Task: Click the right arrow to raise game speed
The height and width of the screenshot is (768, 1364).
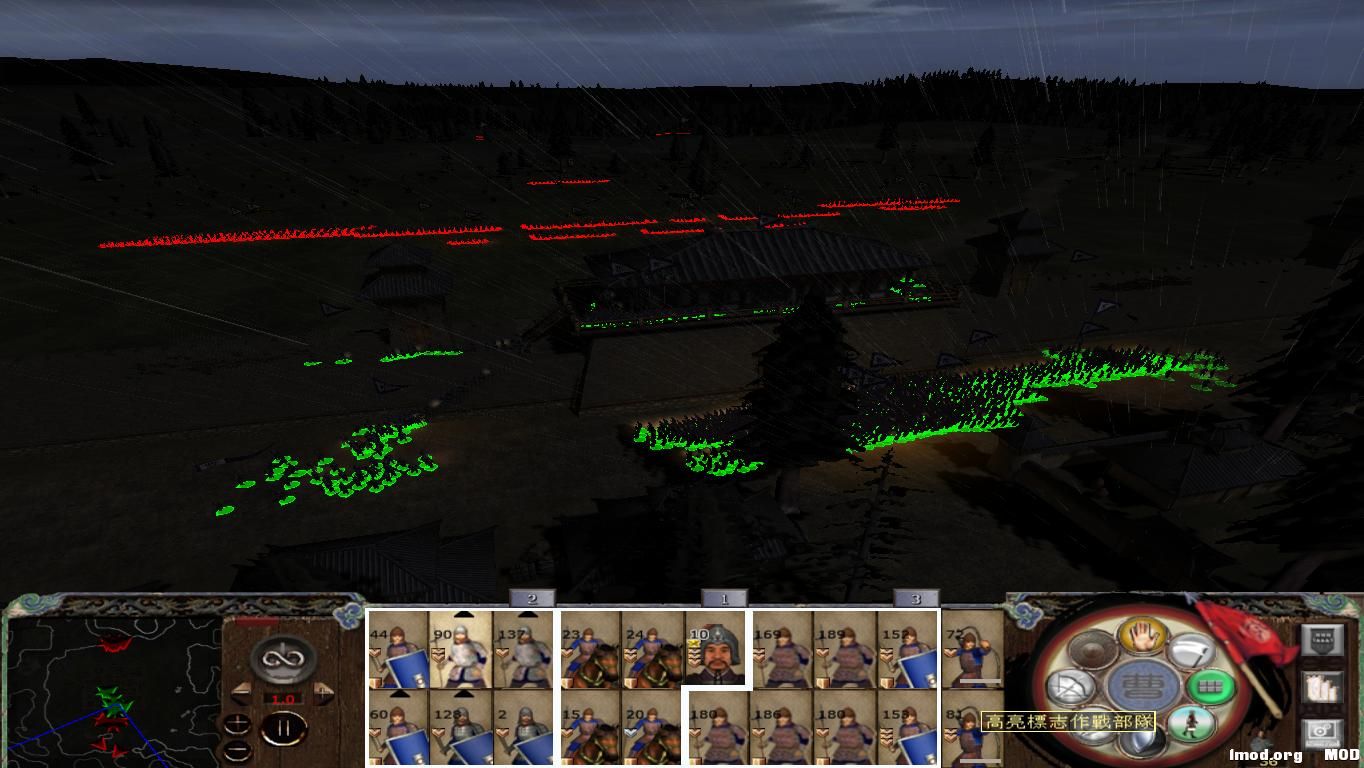Action: pyautogui.click(x=323, y=692)
